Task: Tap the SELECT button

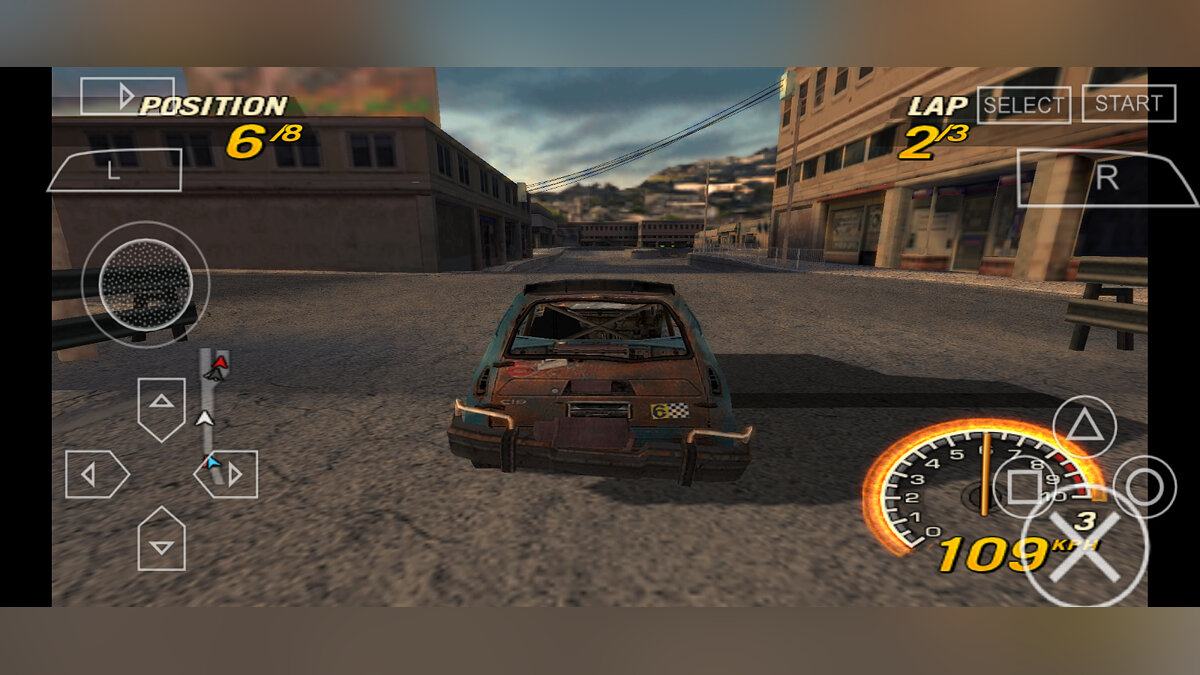Action: 1023,105
